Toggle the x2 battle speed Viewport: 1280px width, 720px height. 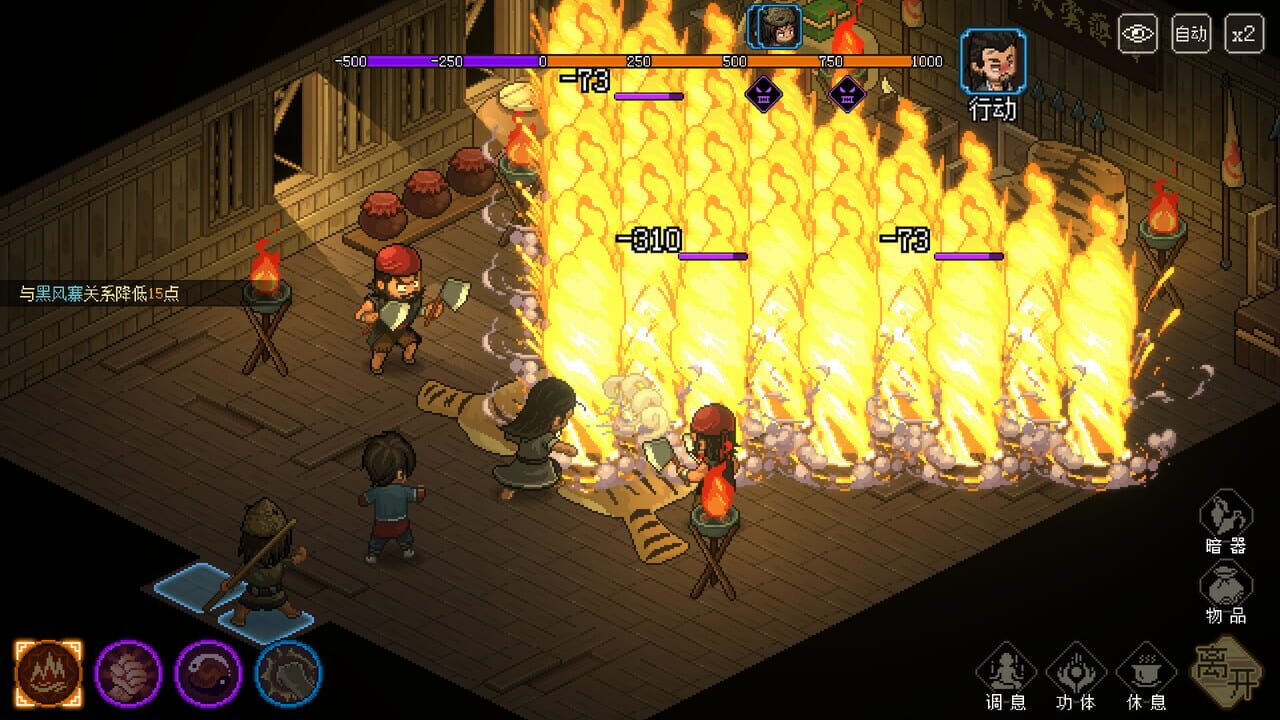(1243, 33)
